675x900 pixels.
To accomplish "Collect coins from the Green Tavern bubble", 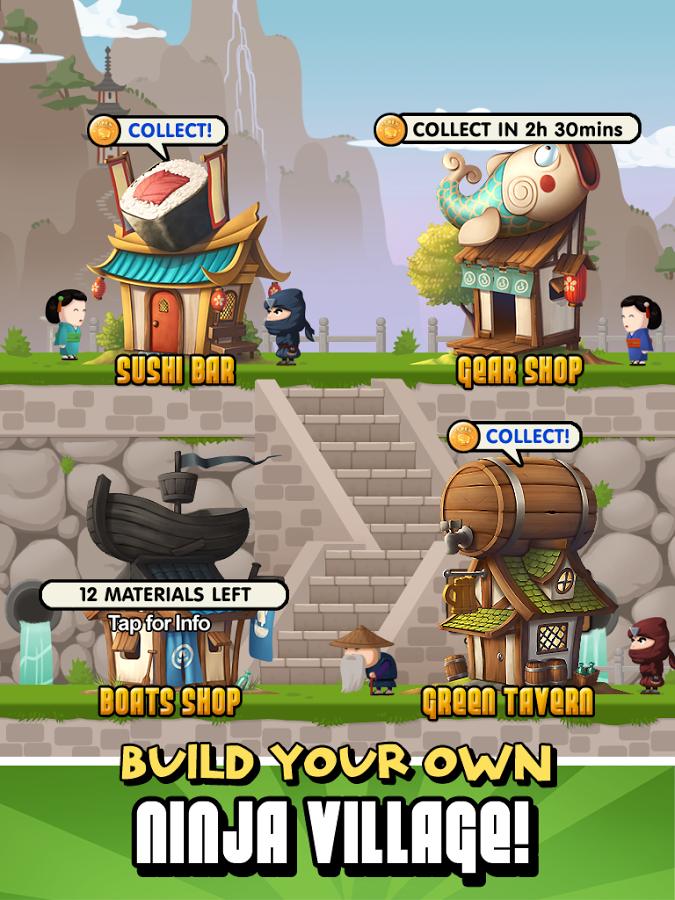I will click(x=514, y=437).
